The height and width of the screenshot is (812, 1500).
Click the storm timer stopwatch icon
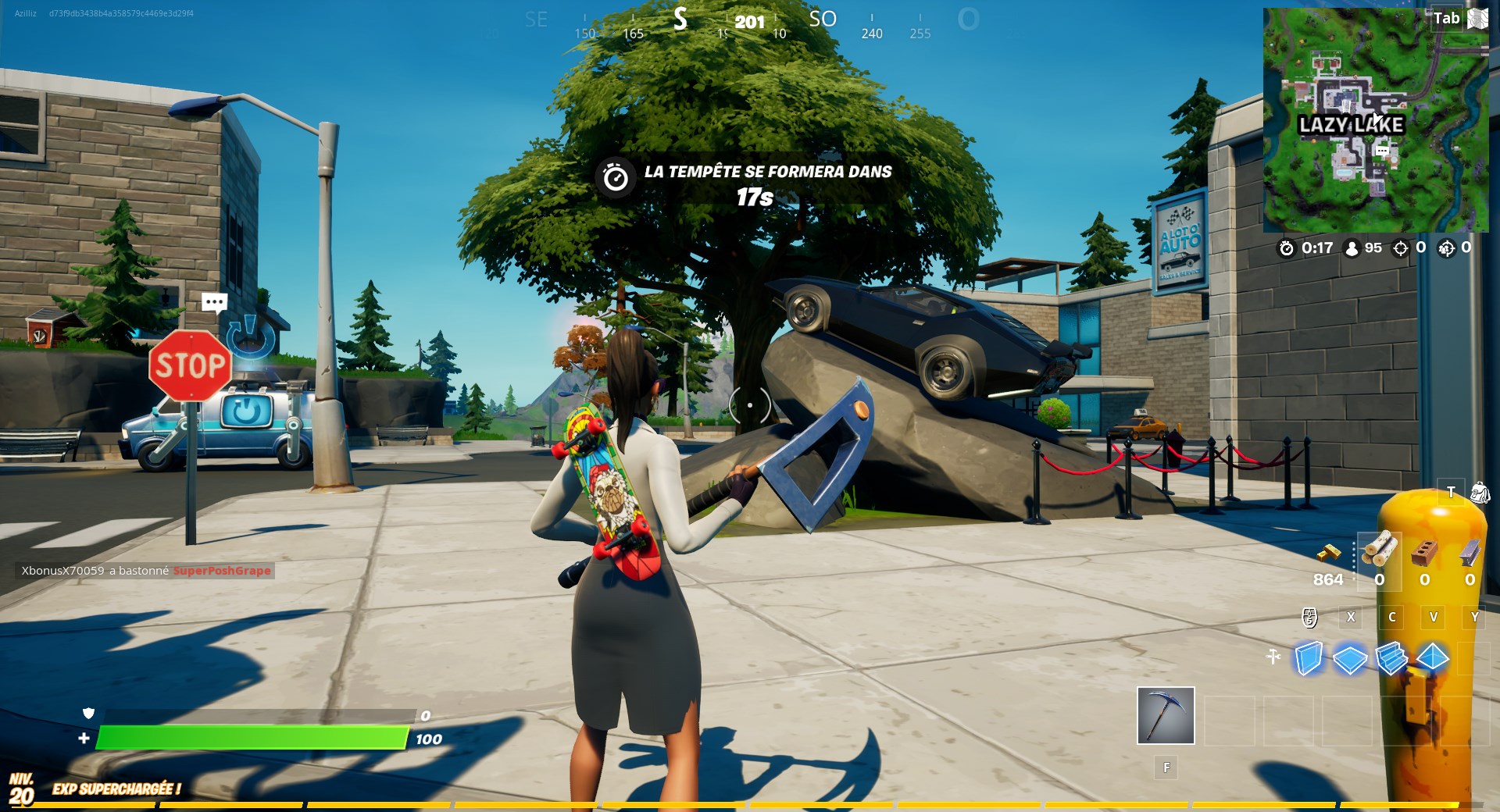point(1286,249)
